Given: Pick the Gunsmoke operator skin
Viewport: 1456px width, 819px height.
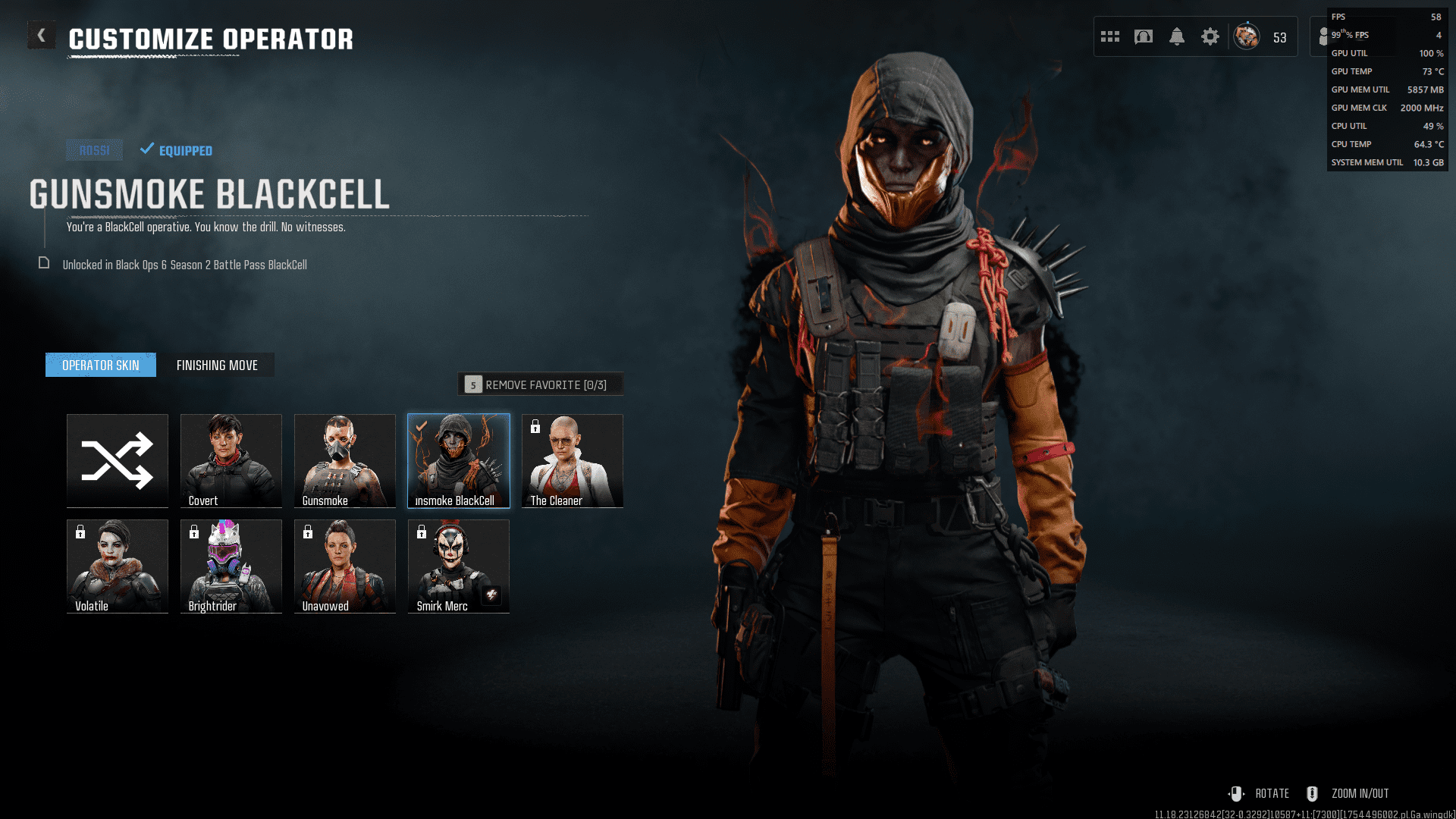Looking at the screenshot, I should 345,460.
